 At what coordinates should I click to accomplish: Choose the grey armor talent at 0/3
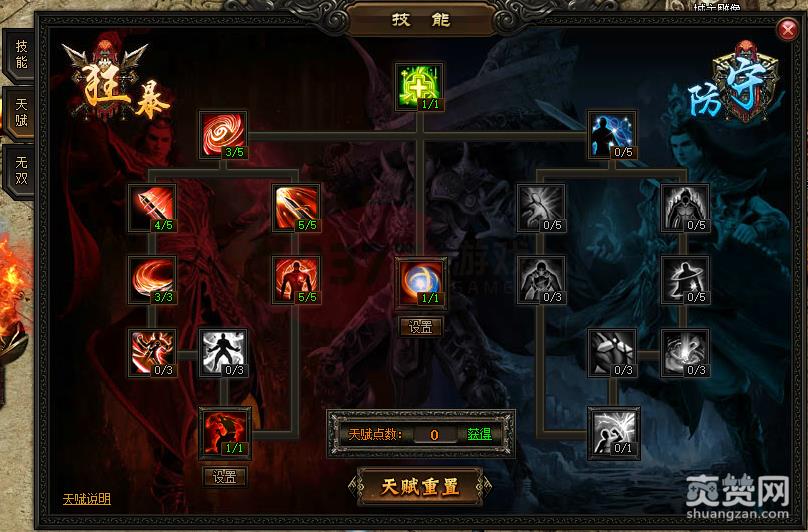(611, 352)
